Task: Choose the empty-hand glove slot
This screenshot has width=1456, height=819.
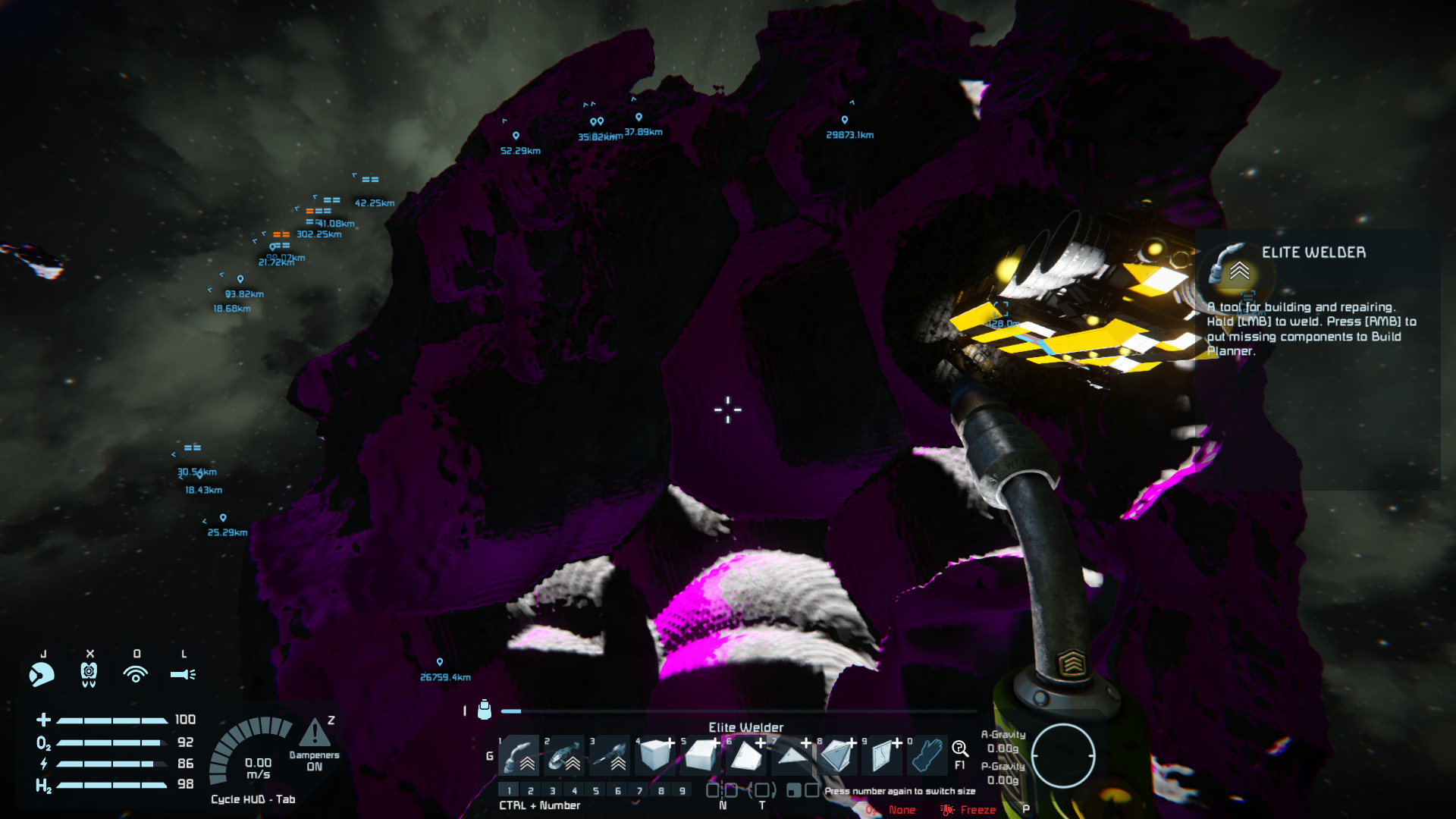Action: pos(927,755)
